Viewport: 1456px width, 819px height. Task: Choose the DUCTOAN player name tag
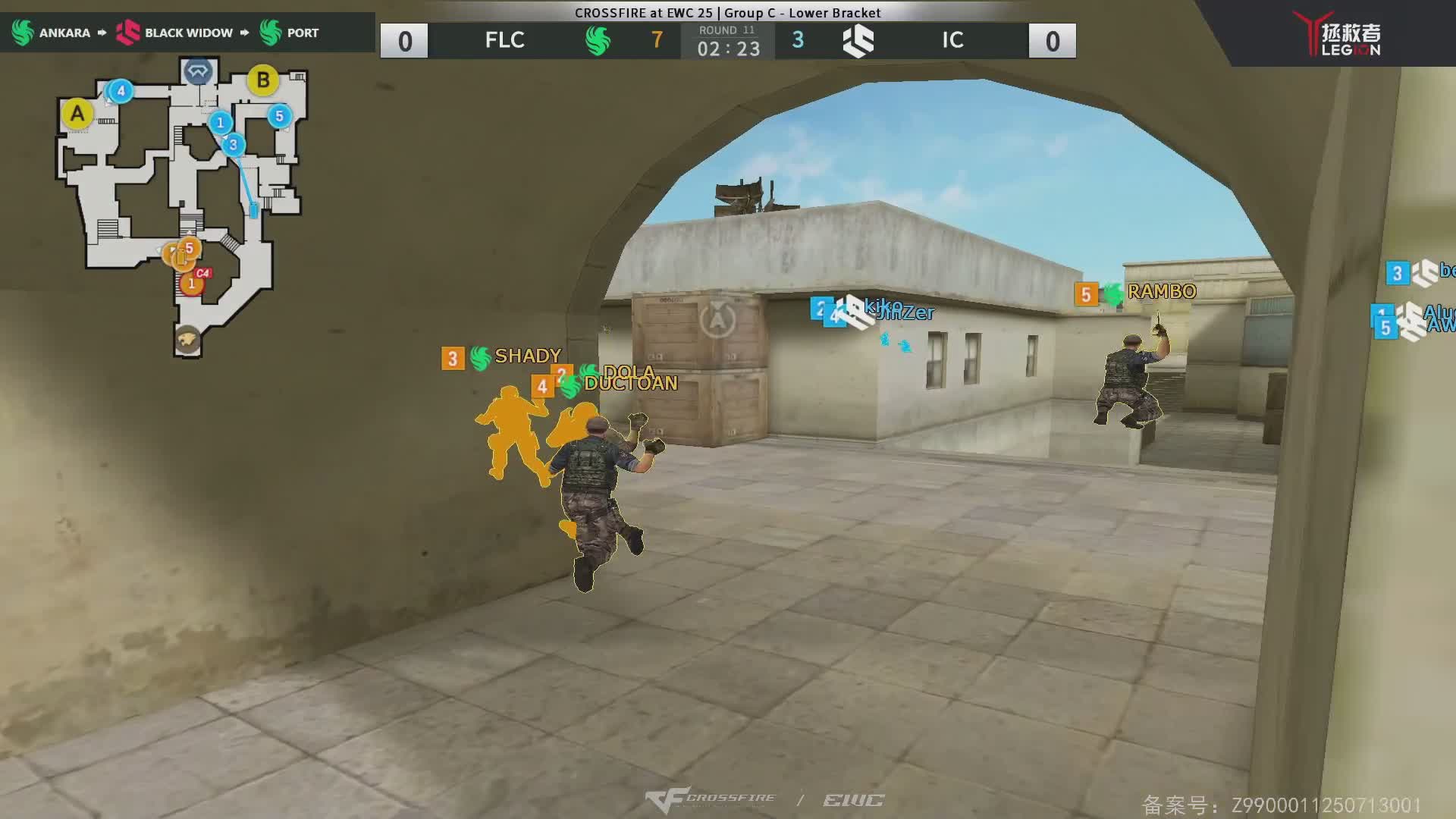pos(630,384)
